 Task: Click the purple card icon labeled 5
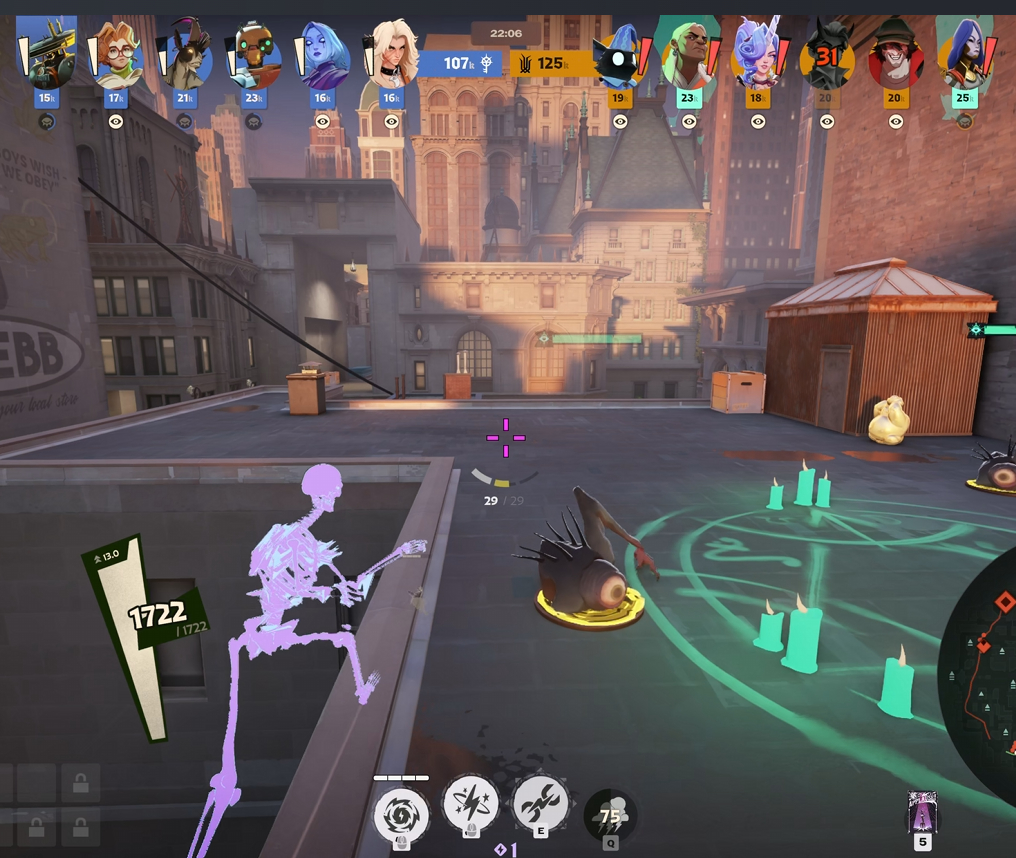[922, 813]
